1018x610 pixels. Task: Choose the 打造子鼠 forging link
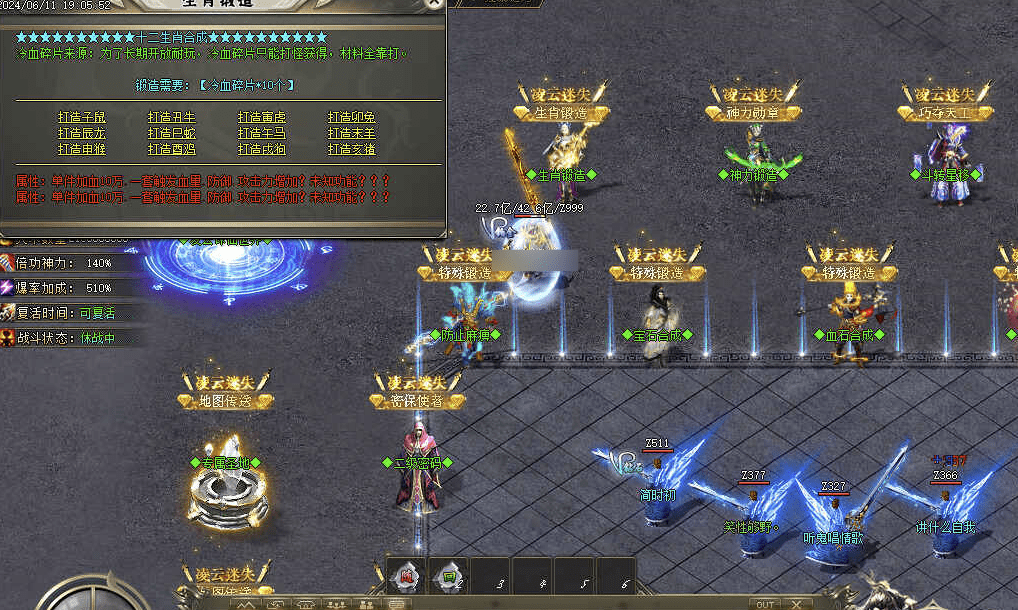point(82,117)
